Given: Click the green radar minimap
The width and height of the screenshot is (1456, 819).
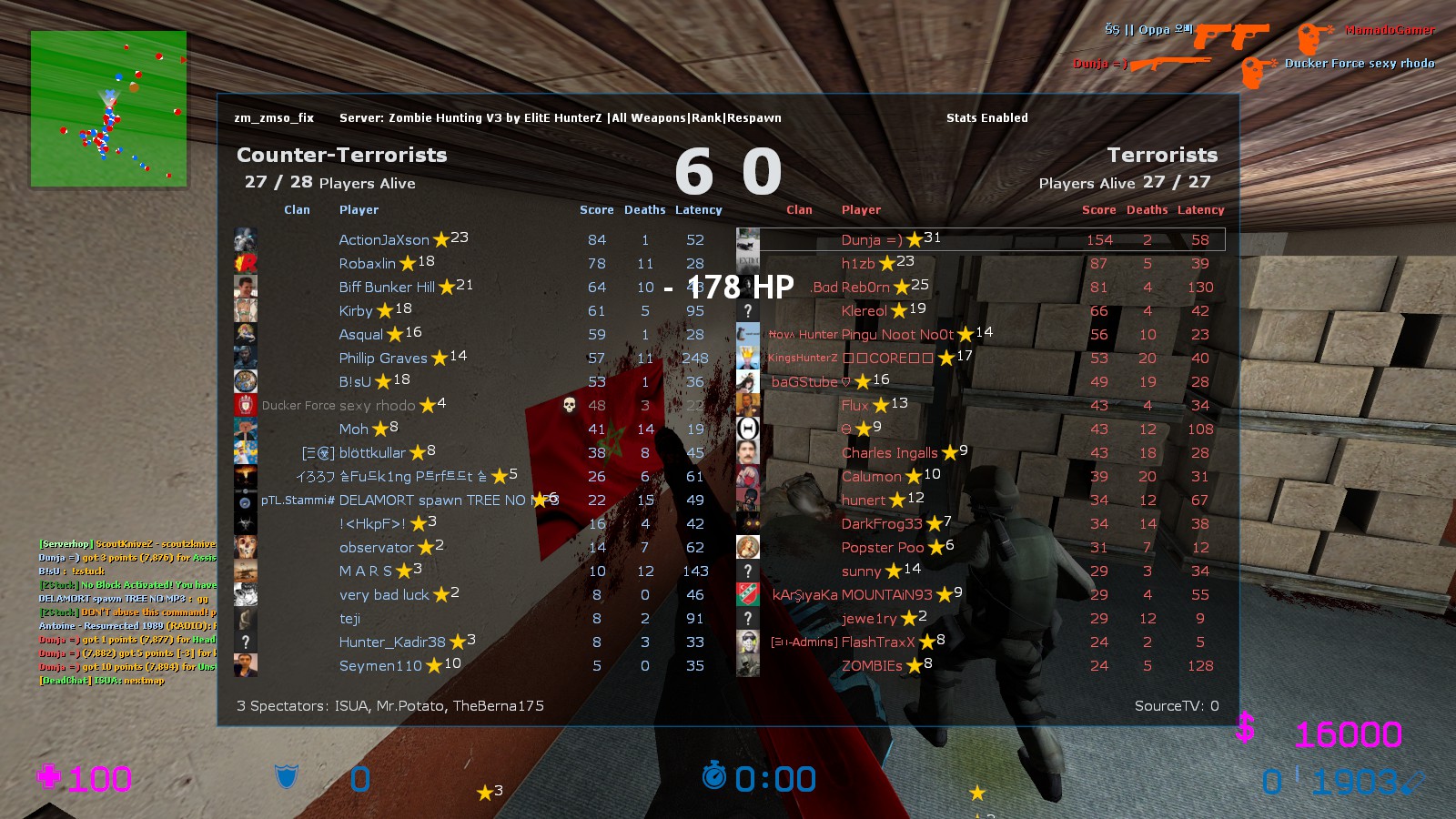Looking at the screenshot, I should coord(108,108).
